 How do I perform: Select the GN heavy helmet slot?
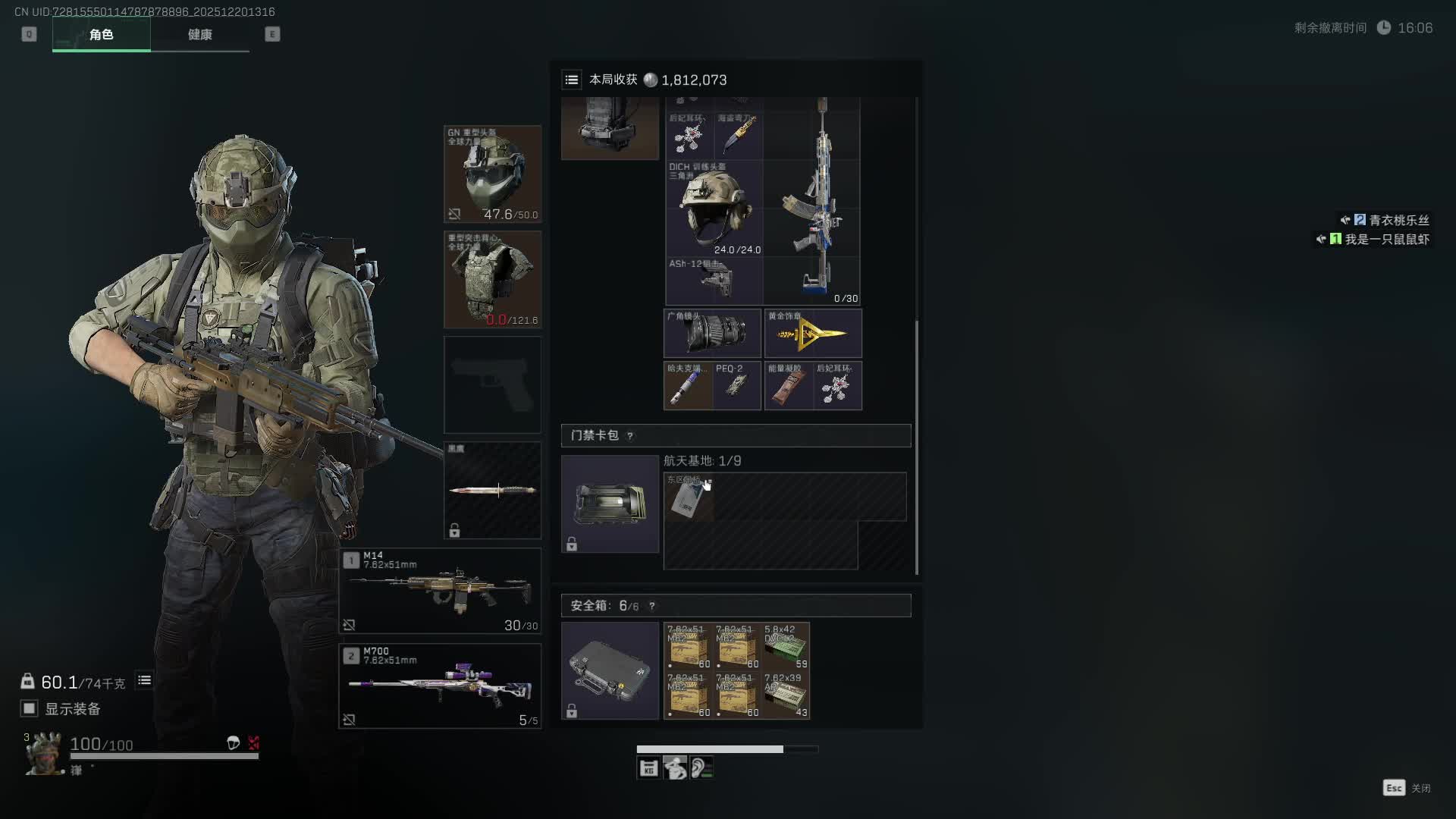point(492,174)
